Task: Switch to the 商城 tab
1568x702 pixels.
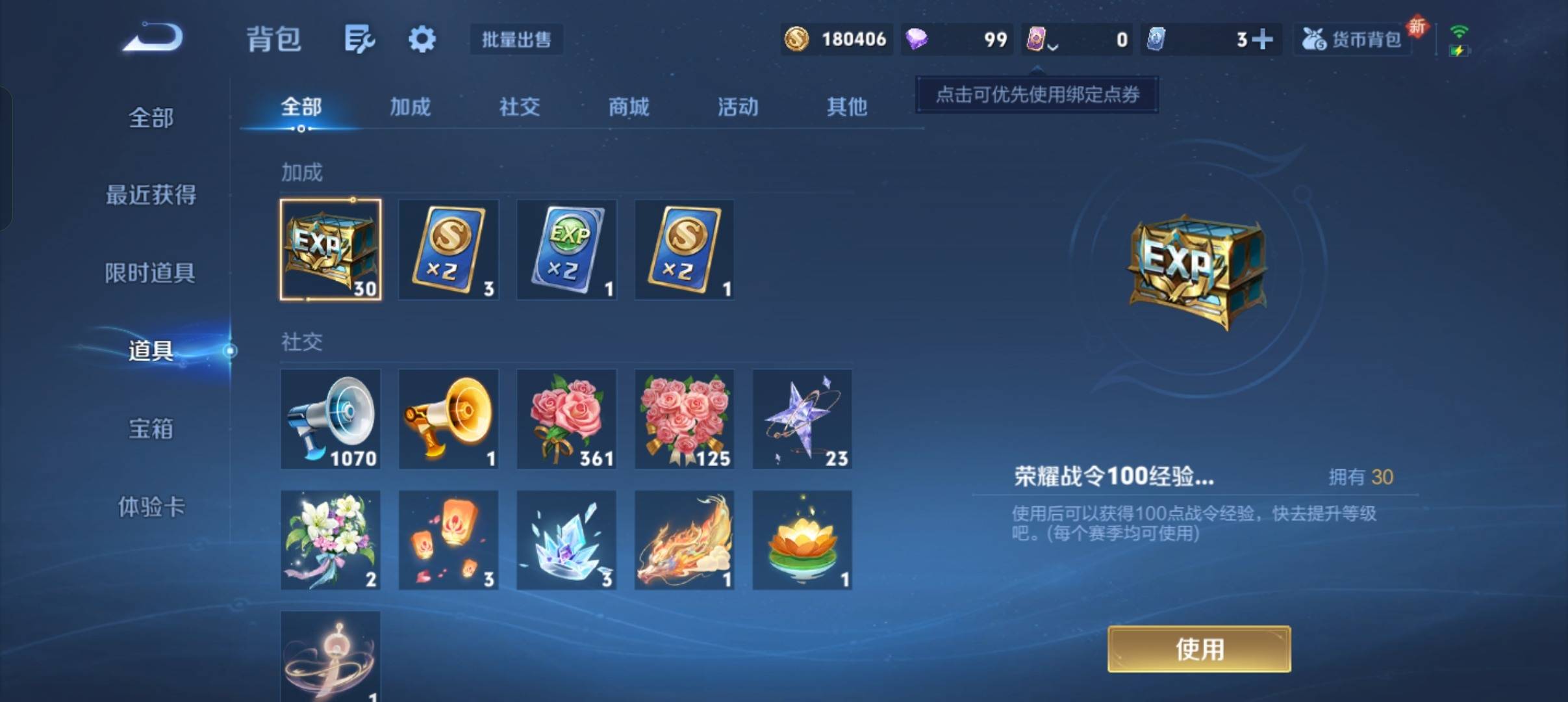Action: coord(627,107)
